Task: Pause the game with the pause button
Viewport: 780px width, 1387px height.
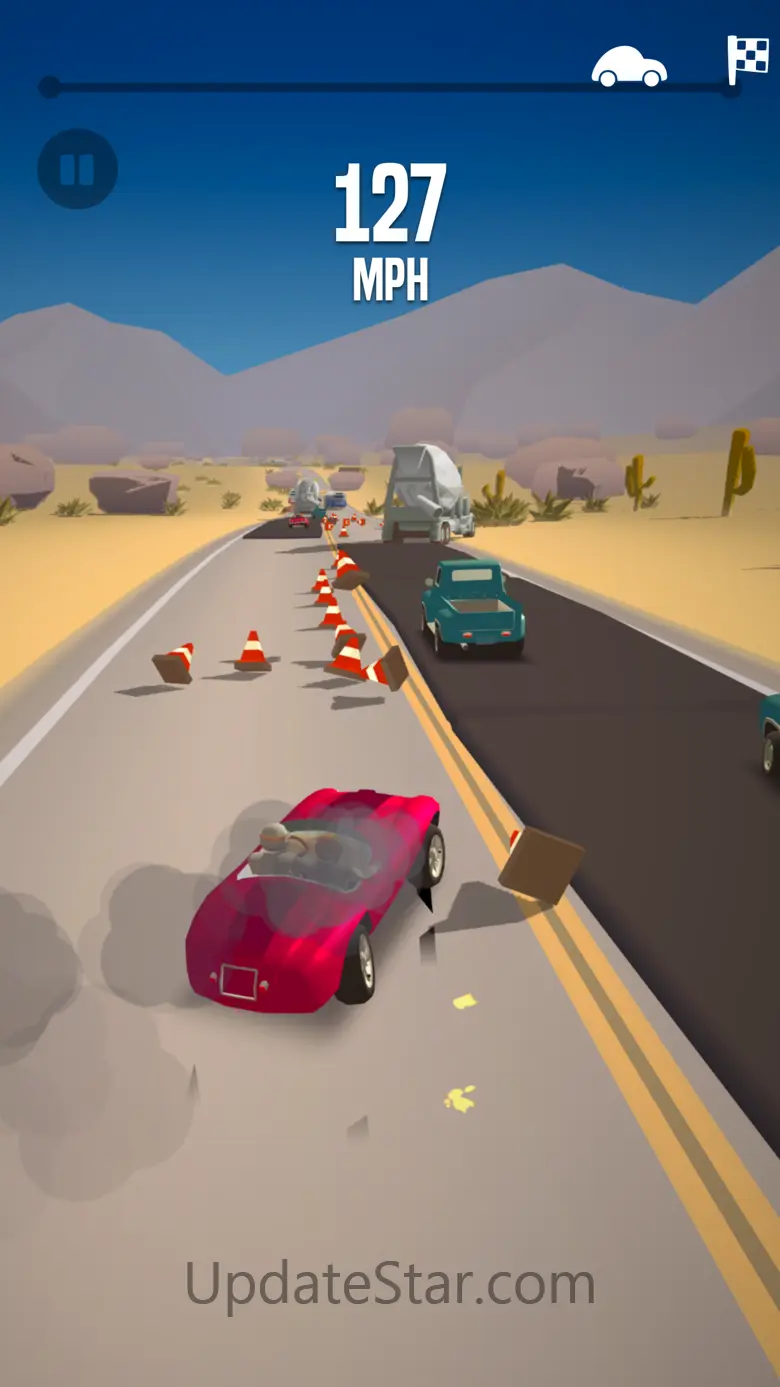Action: click(77, 169)
